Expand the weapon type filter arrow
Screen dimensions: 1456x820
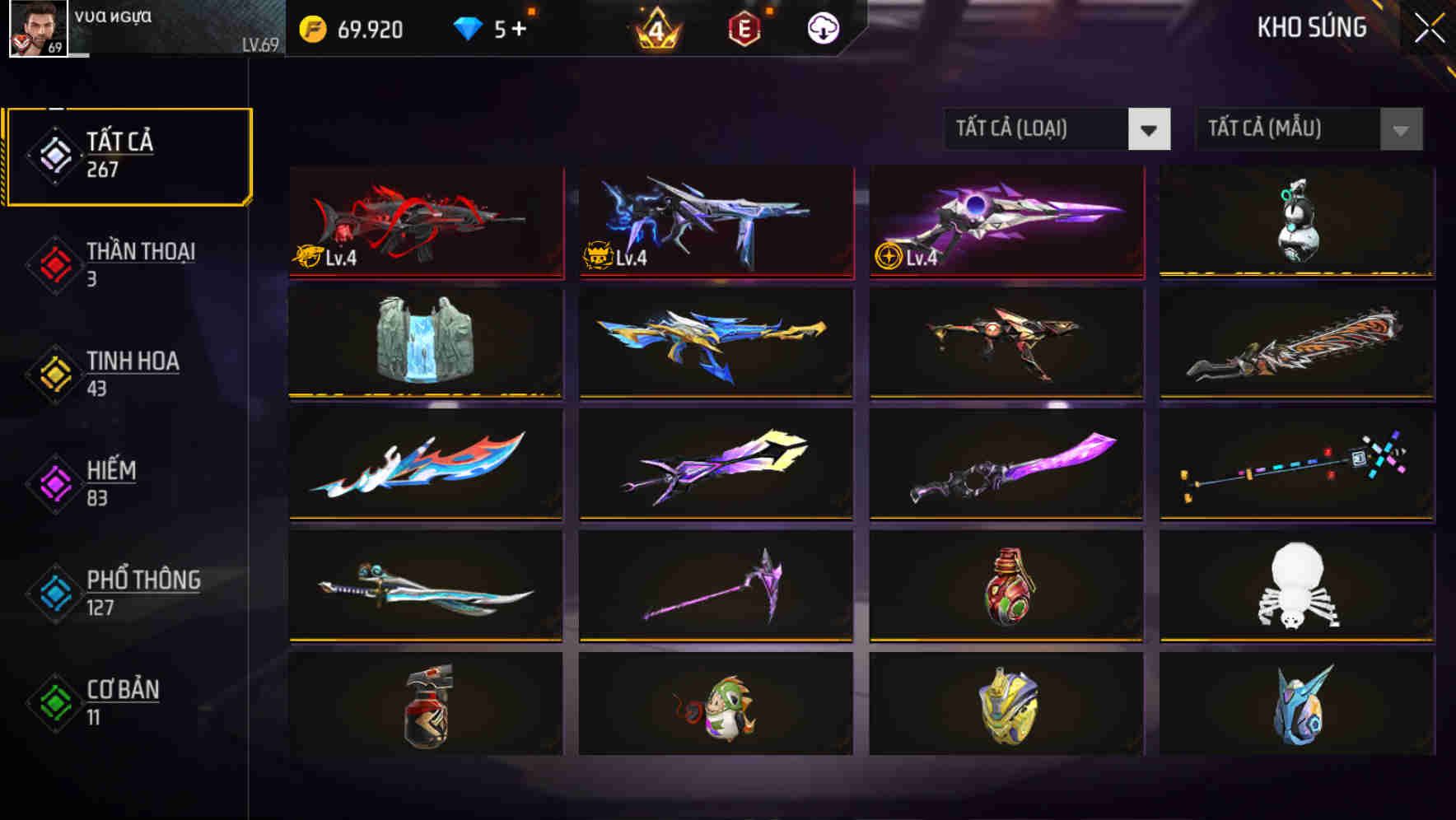[1150, 129]
